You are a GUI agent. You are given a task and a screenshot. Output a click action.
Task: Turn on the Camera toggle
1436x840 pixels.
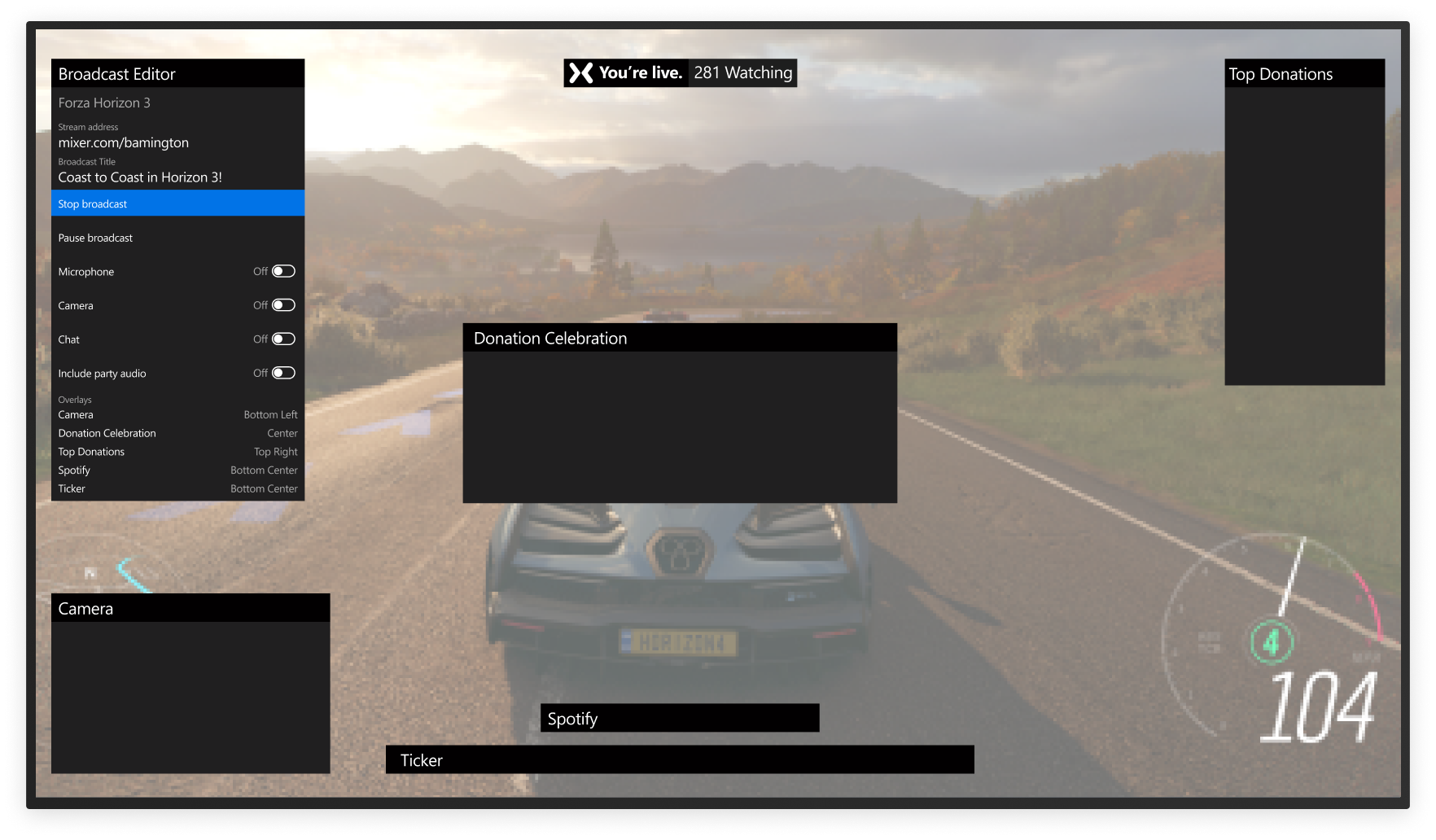click(x=284, y=304)
